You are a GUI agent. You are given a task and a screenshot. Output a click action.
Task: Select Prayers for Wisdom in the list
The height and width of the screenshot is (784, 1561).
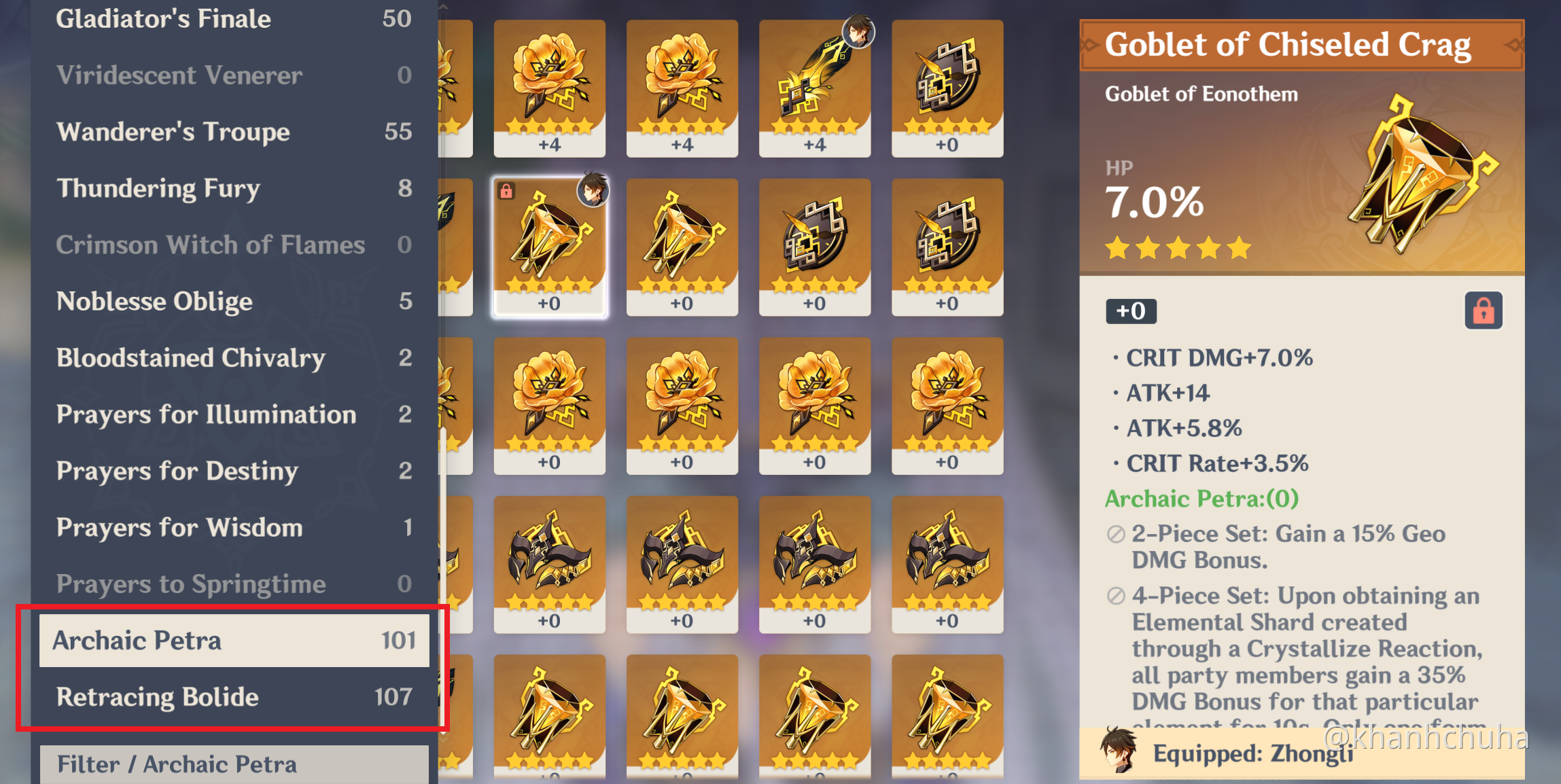click(179, 527)
